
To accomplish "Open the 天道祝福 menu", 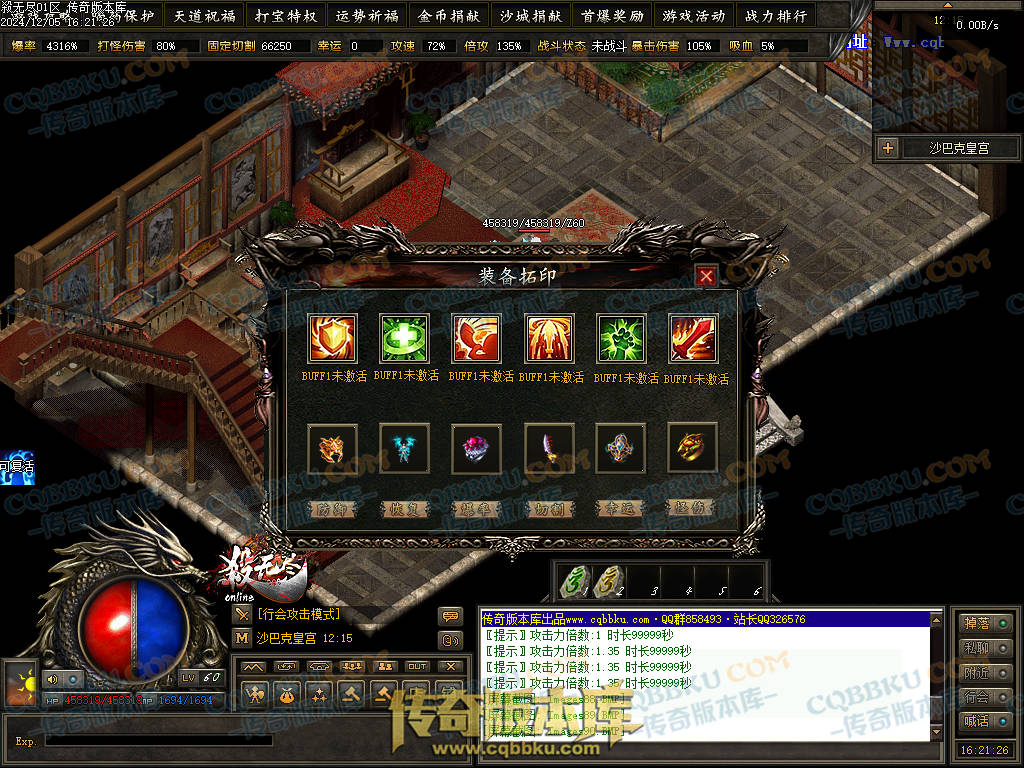I will 204,15.
